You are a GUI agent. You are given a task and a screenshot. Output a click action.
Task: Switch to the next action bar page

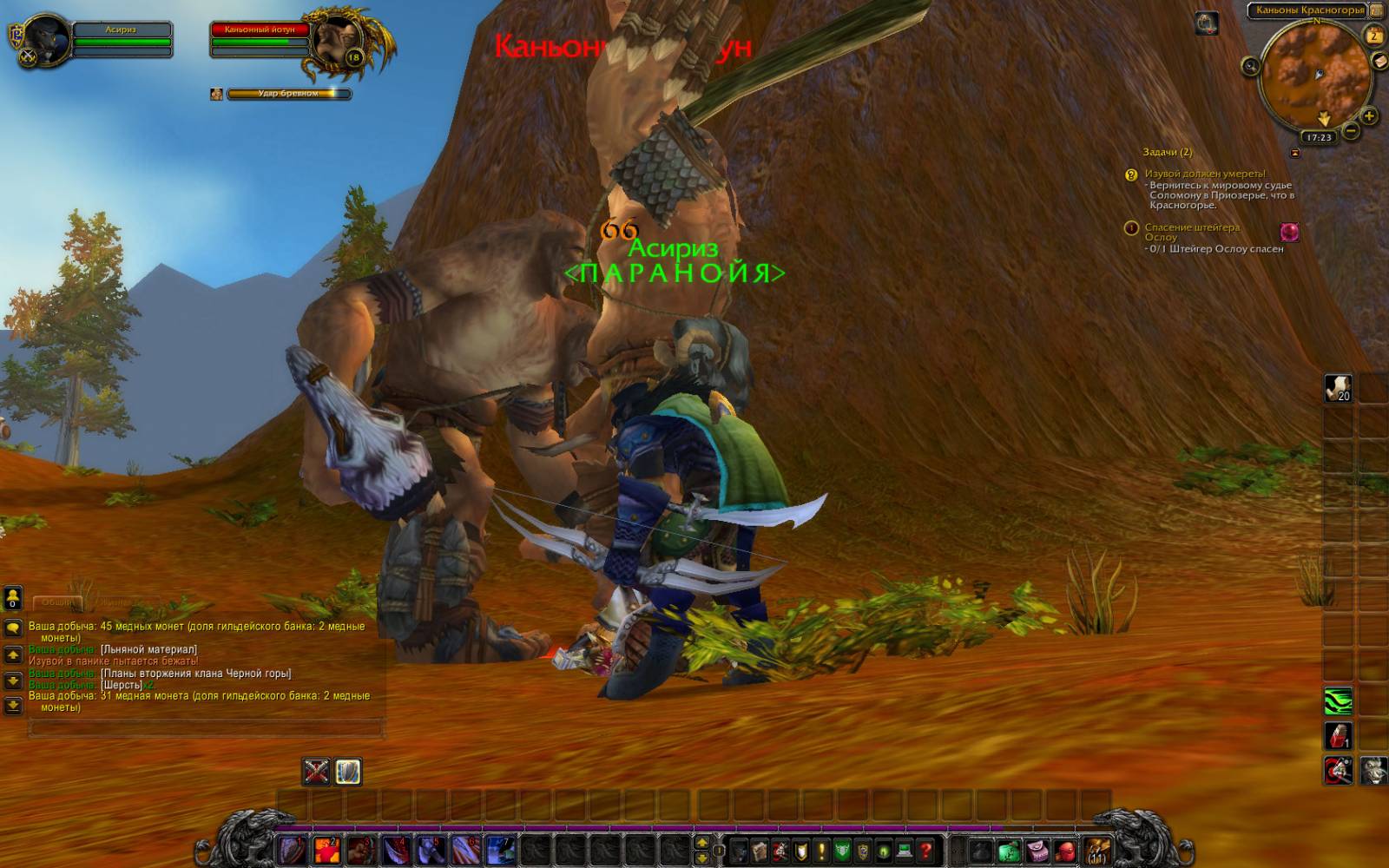701,857
